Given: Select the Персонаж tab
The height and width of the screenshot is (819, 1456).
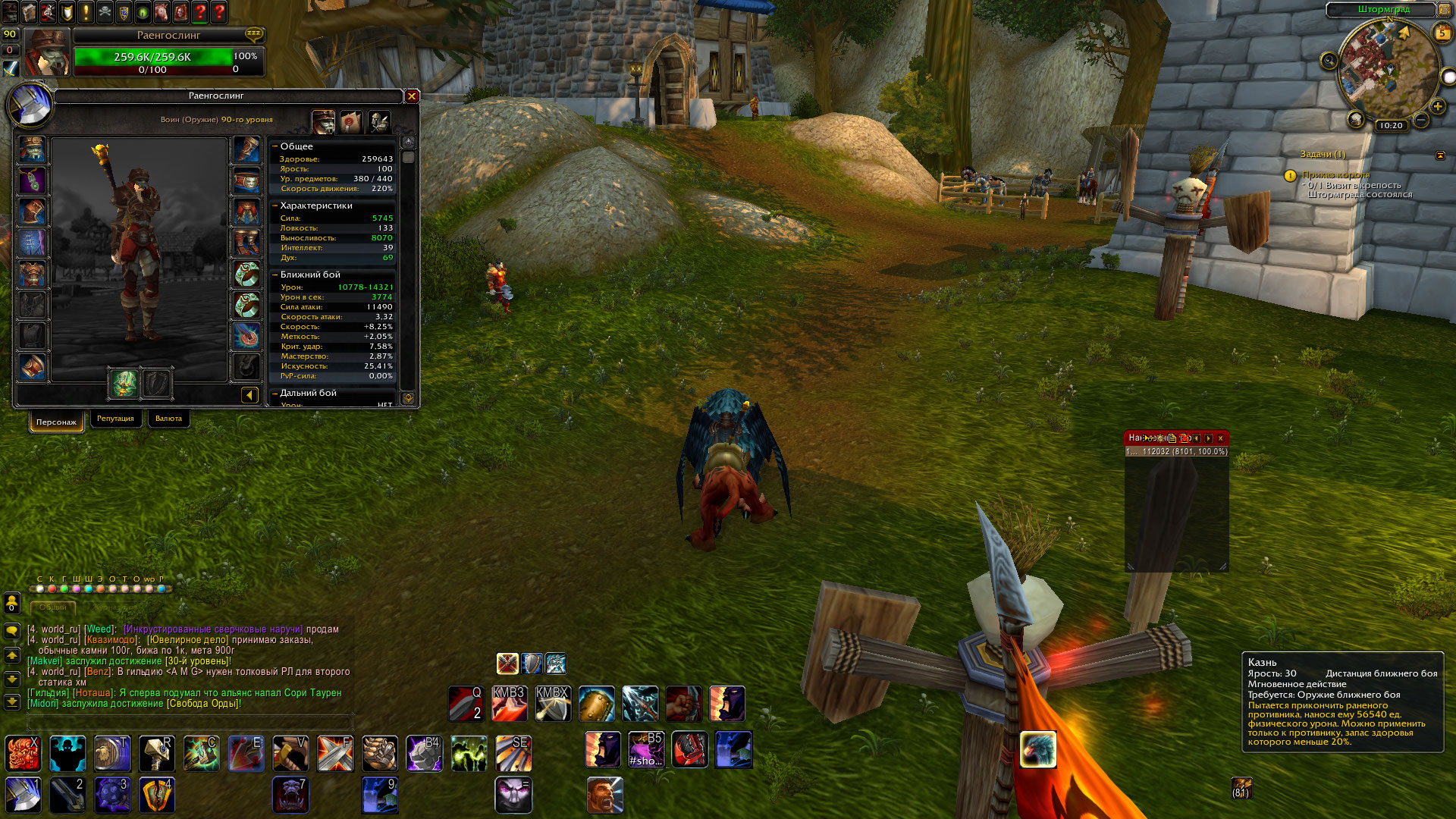Looking at the screenshot, I should [x=56, y=422].
